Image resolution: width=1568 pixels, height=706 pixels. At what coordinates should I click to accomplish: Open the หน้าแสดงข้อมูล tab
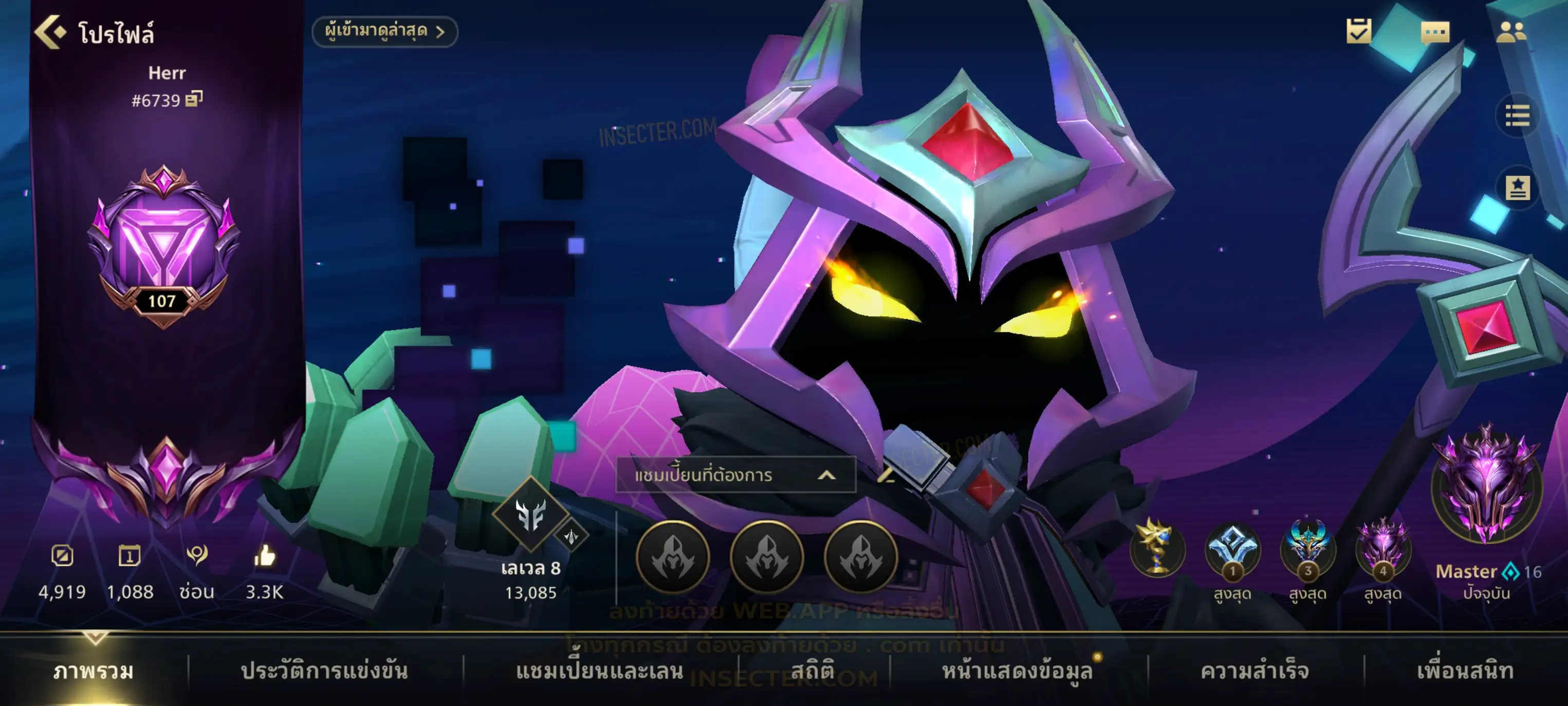(x=1017, y=671)
